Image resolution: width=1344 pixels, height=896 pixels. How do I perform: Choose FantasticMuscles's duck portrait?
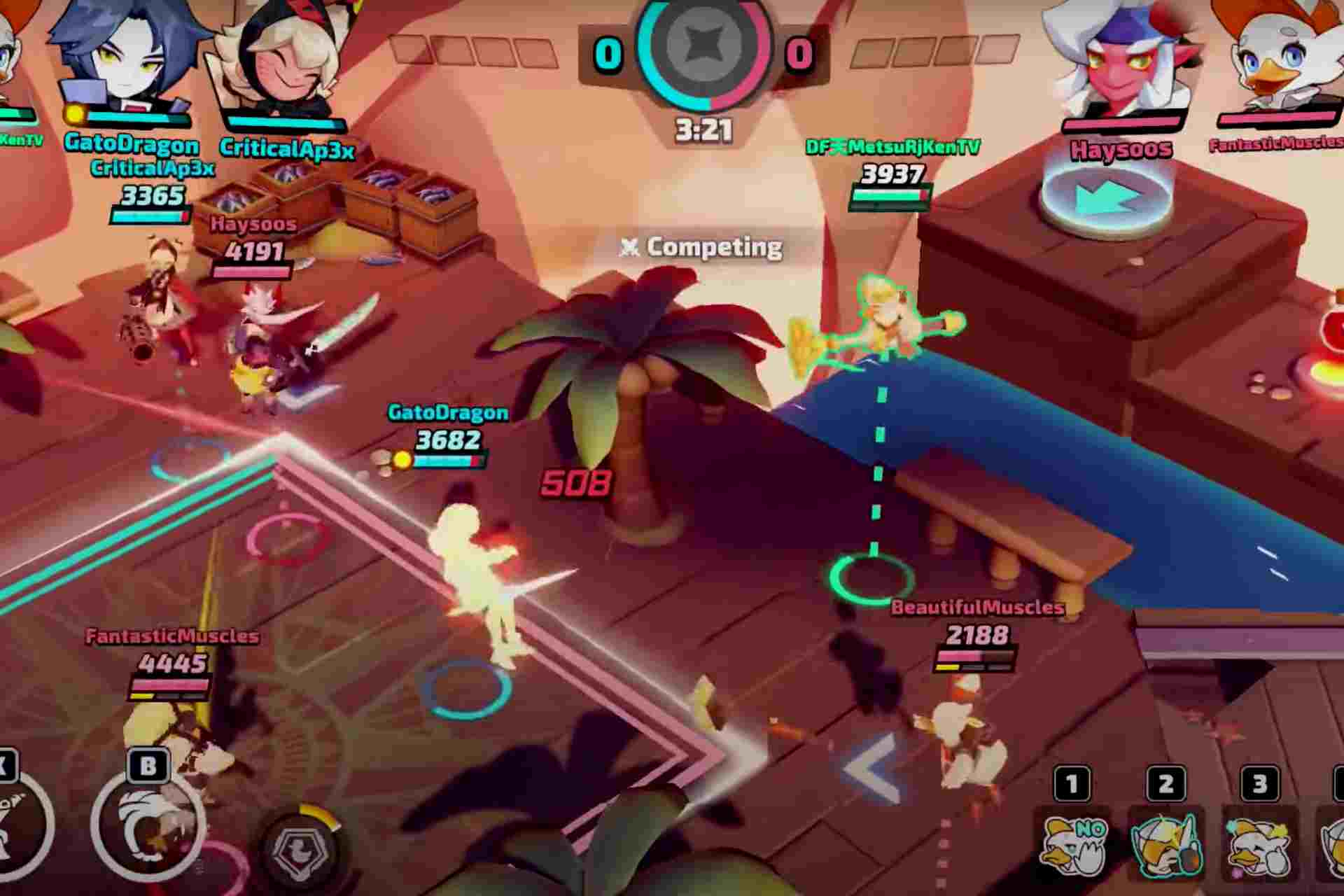tap(1275, 56)
